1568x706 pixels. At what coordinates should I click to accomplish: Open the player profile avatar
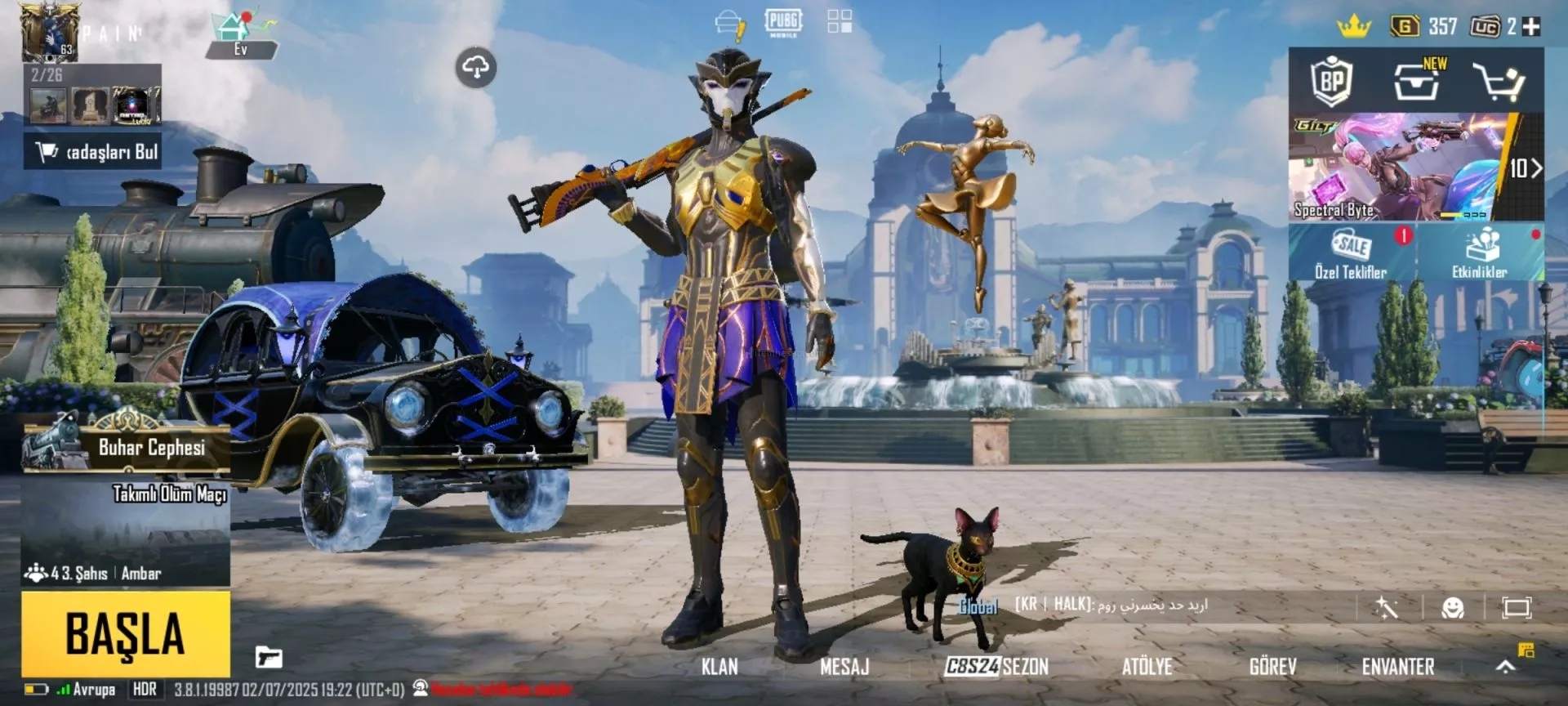pyautogui.click(x=49, y=33)
